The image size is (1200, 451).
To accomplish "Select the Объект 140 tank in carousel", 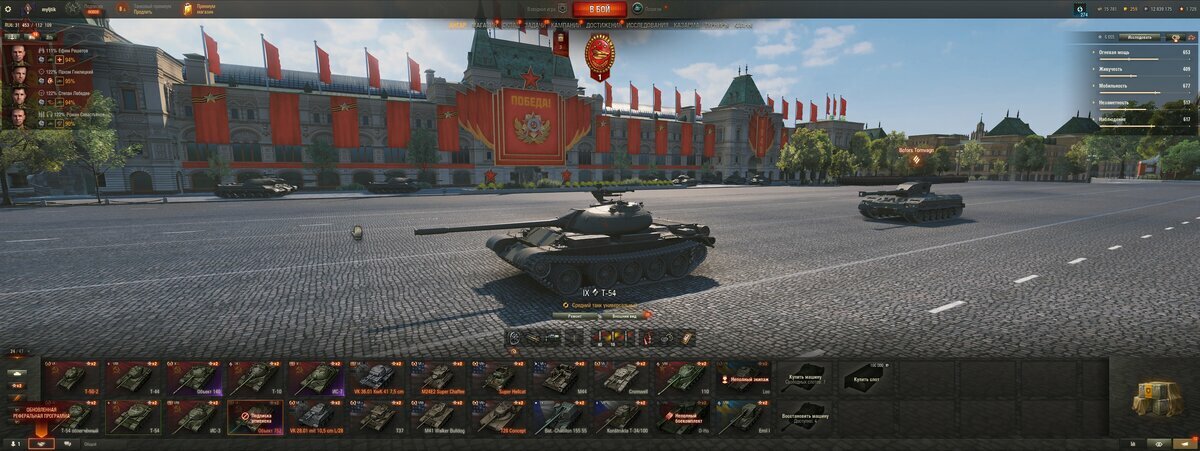I will click(x=195, y=378).
